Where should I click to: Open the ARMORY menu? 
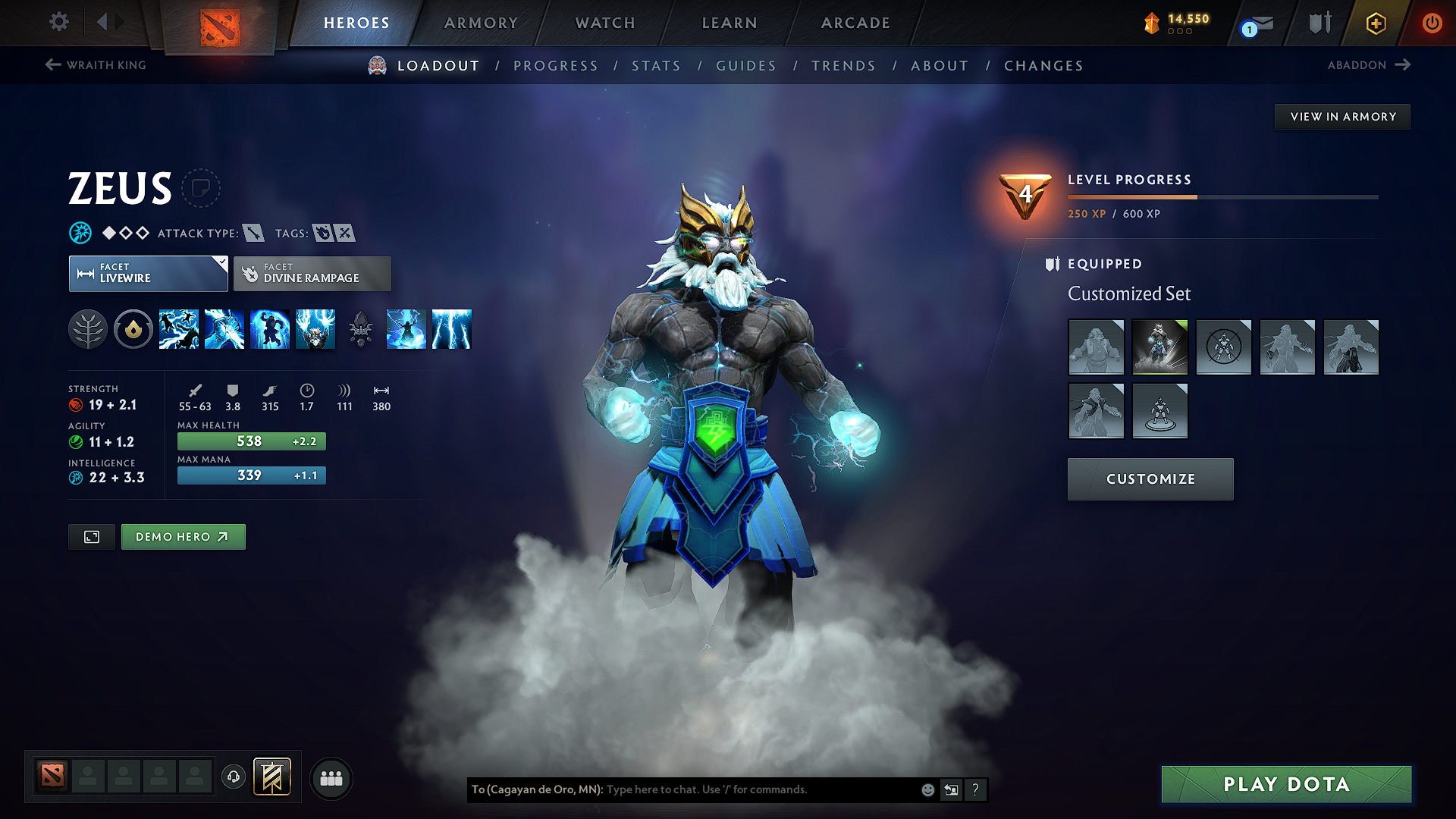coord(481,23)
